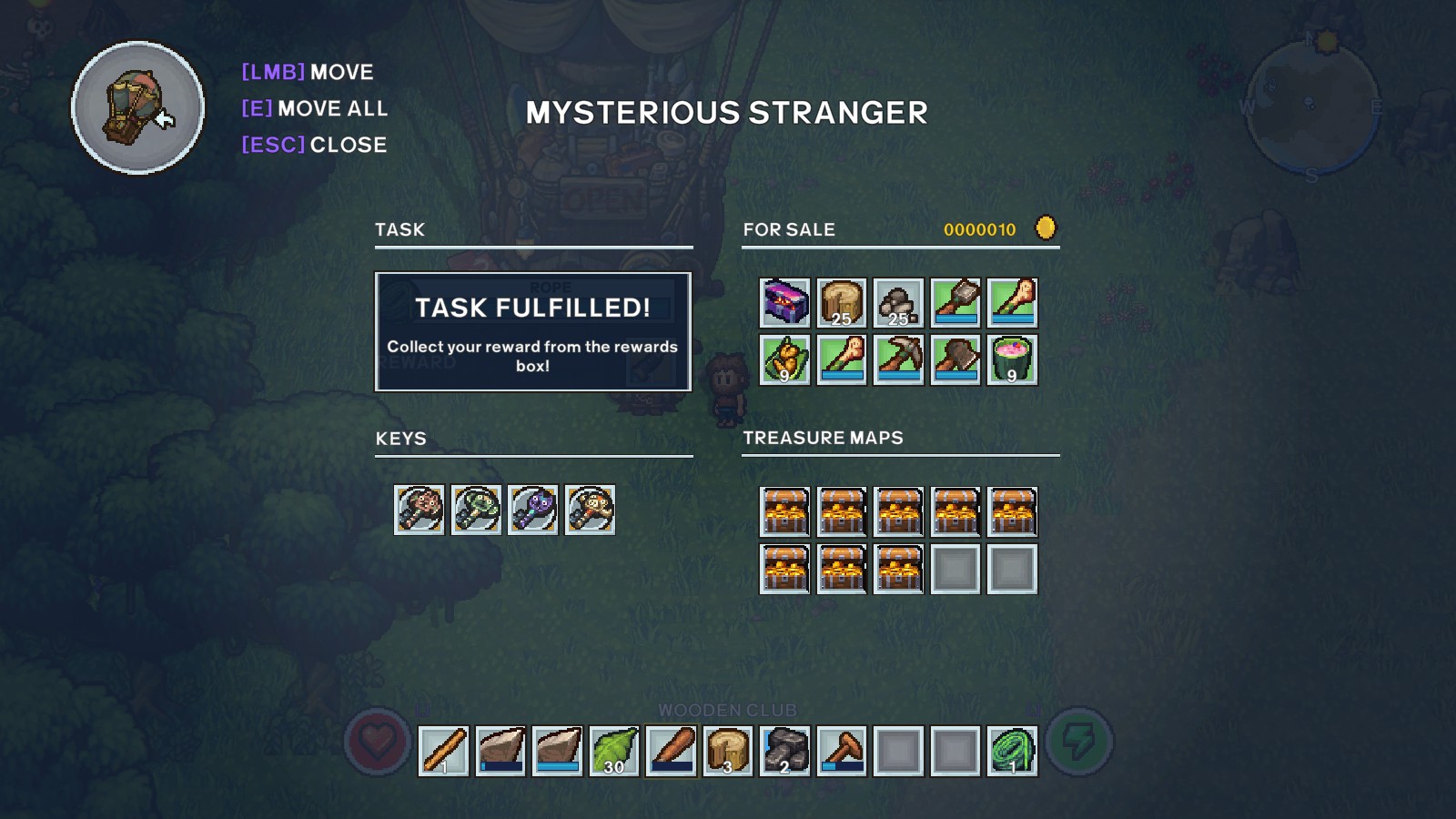The image size is (1456, 819).
Task: Pick the brown monkey key
Action: pos(419,510)
